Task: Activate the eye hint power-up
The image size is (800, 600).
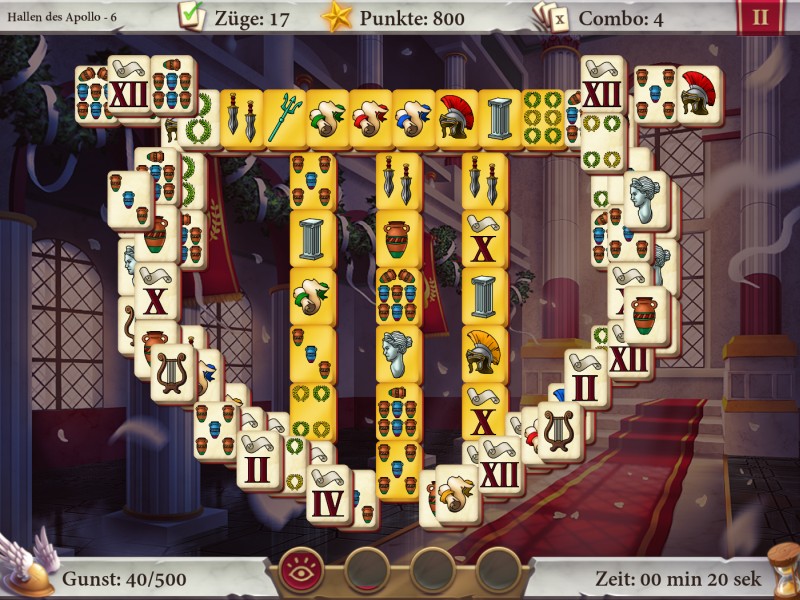Action: click(300, 569)
